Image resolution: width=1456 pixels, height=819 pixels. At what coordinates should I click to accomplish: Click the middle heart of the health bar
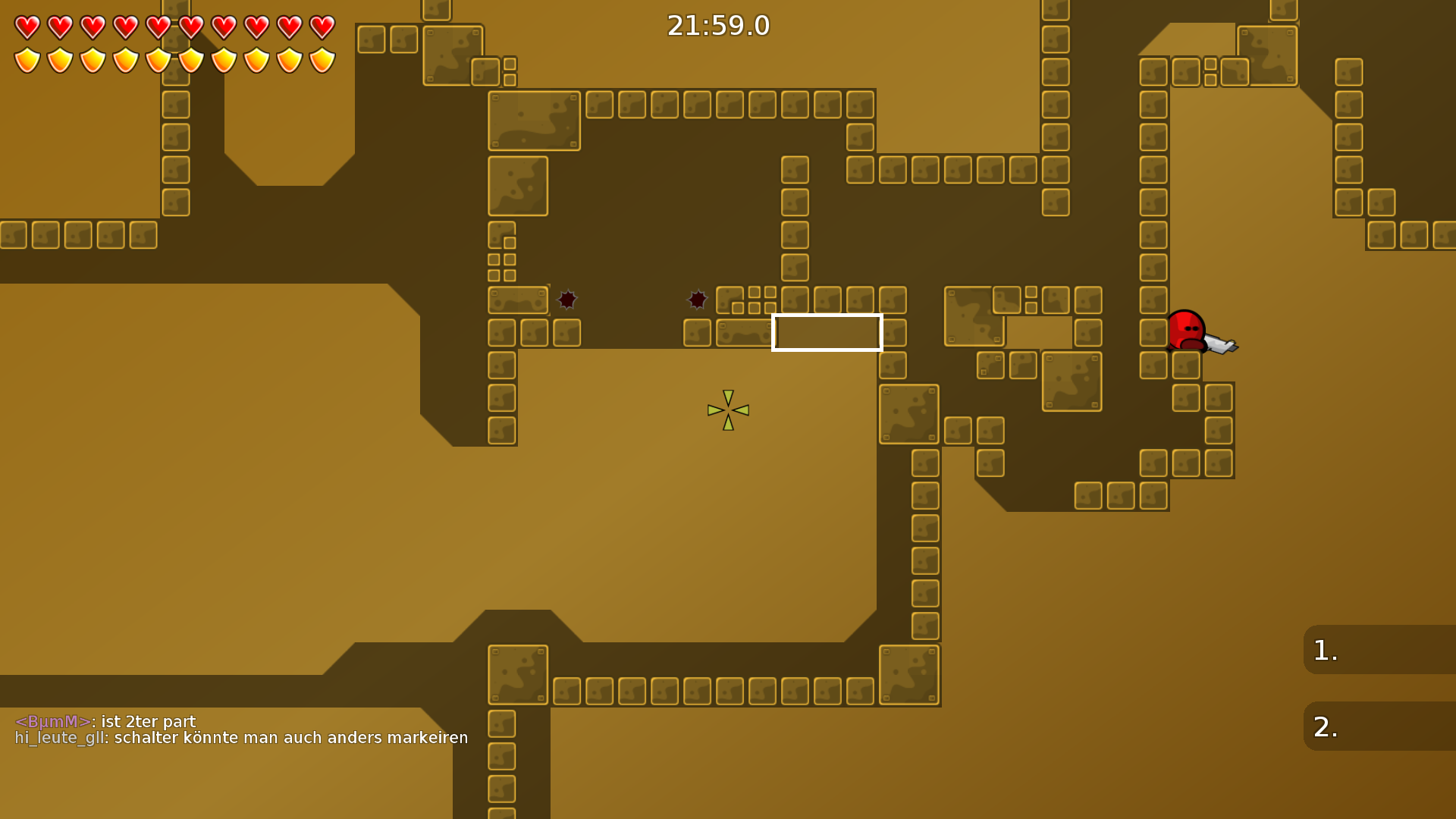(x=158, y=27)
